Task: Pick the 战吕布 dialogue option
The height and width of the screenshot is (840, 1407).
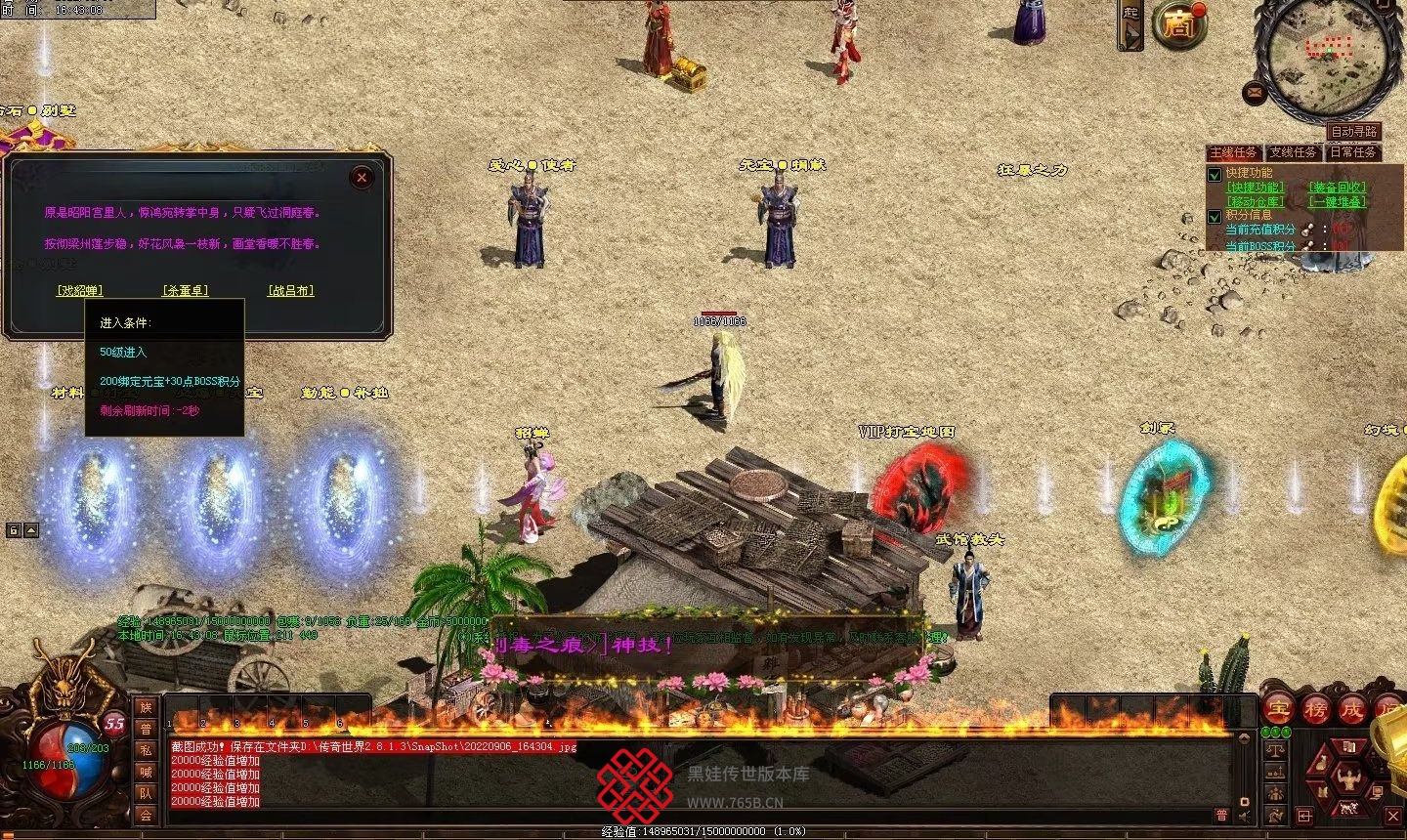Action: [291, 291]
